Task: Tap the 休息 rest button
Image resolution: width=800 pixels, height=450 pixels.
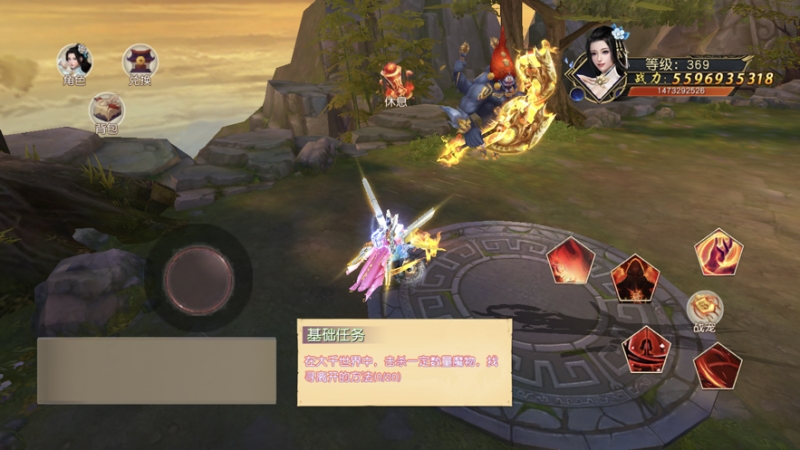Action: tap(396, 83)
